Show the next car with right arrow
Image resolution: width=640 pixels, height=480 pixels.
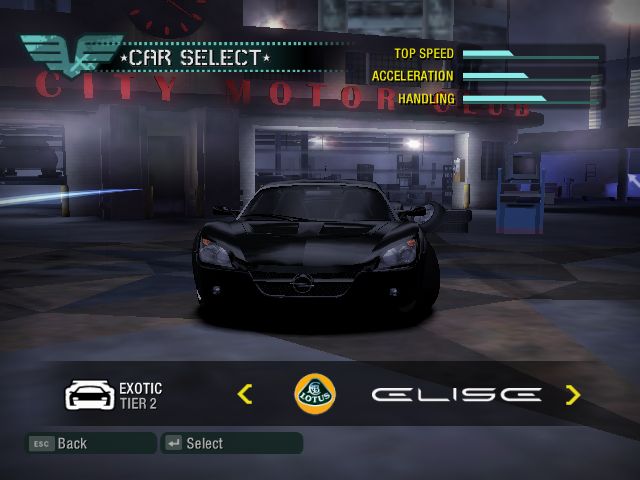pyautogui.click(x=572, y=394)
